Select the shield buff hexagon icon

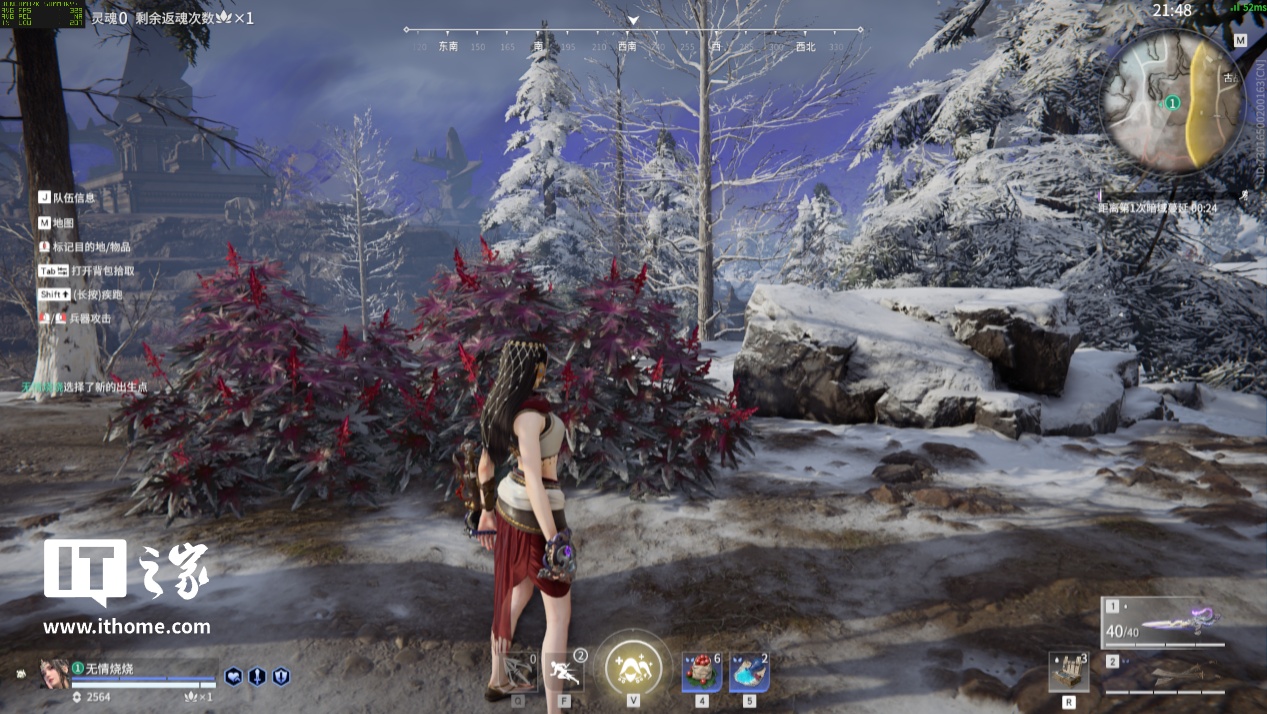[281, 676]
